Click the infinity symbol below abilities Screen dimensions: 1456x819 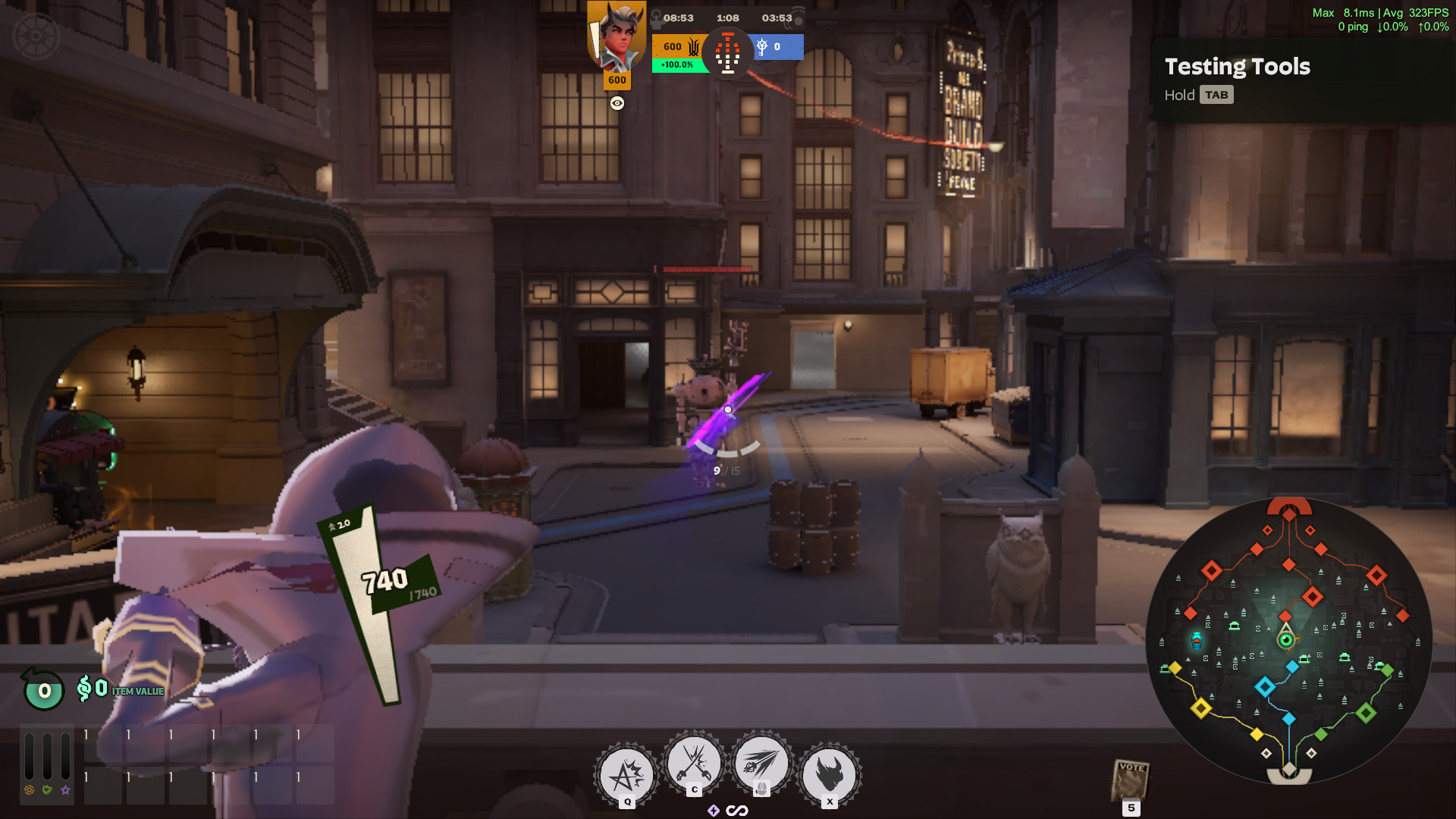[x=737, y=811]
